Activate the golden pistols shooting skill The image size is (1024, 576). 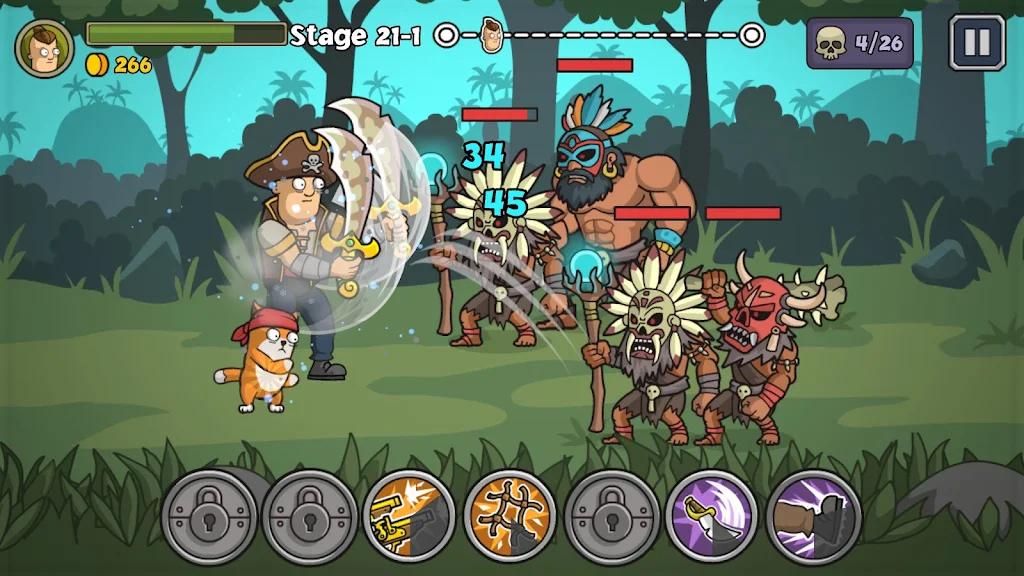[409, 517]
